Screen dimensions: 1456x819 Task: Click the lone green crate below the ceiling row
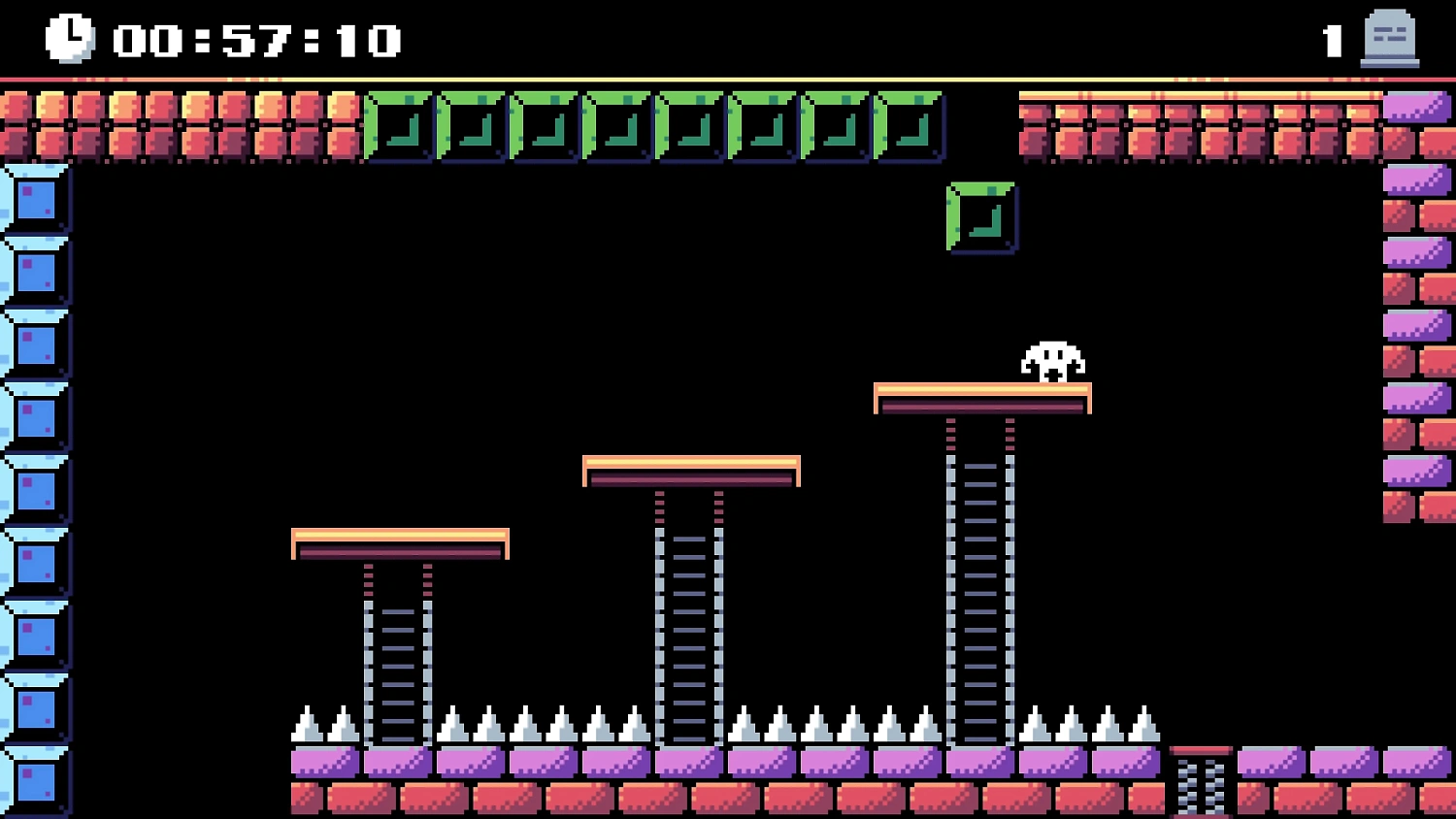(980, 217)
